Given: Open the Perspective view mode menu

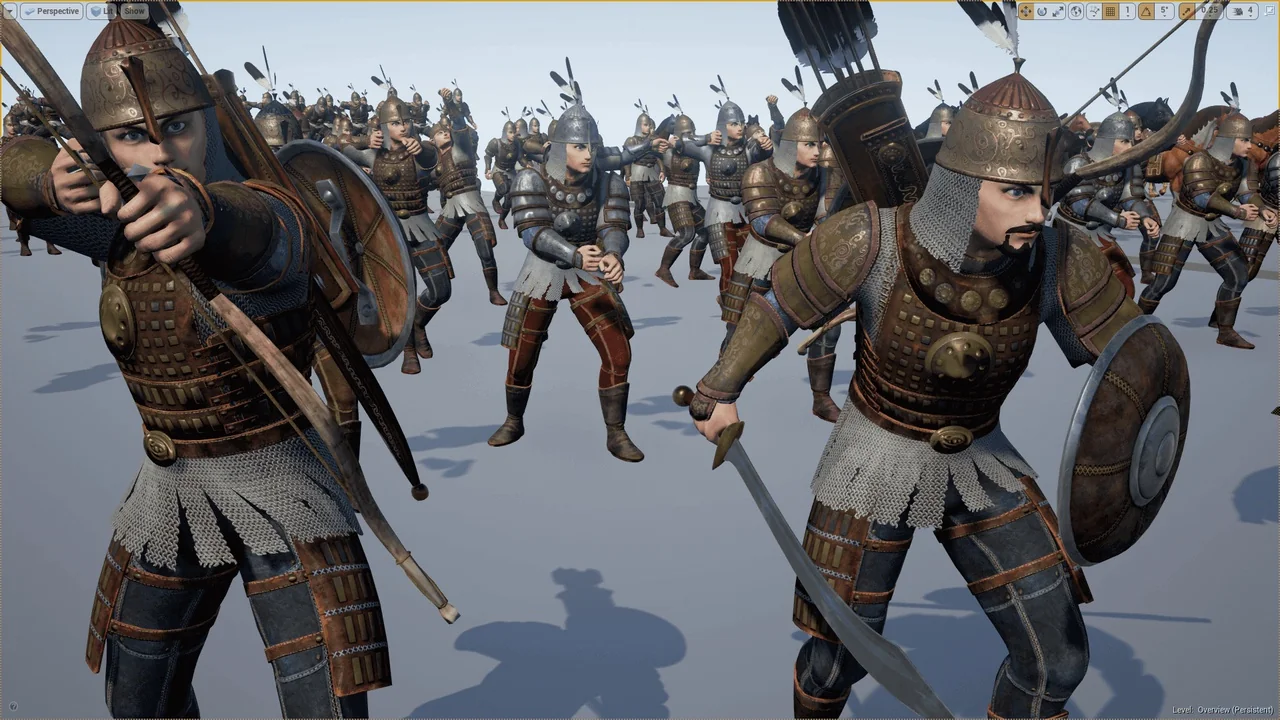Looking at the screenshot, I should point(51,11).
